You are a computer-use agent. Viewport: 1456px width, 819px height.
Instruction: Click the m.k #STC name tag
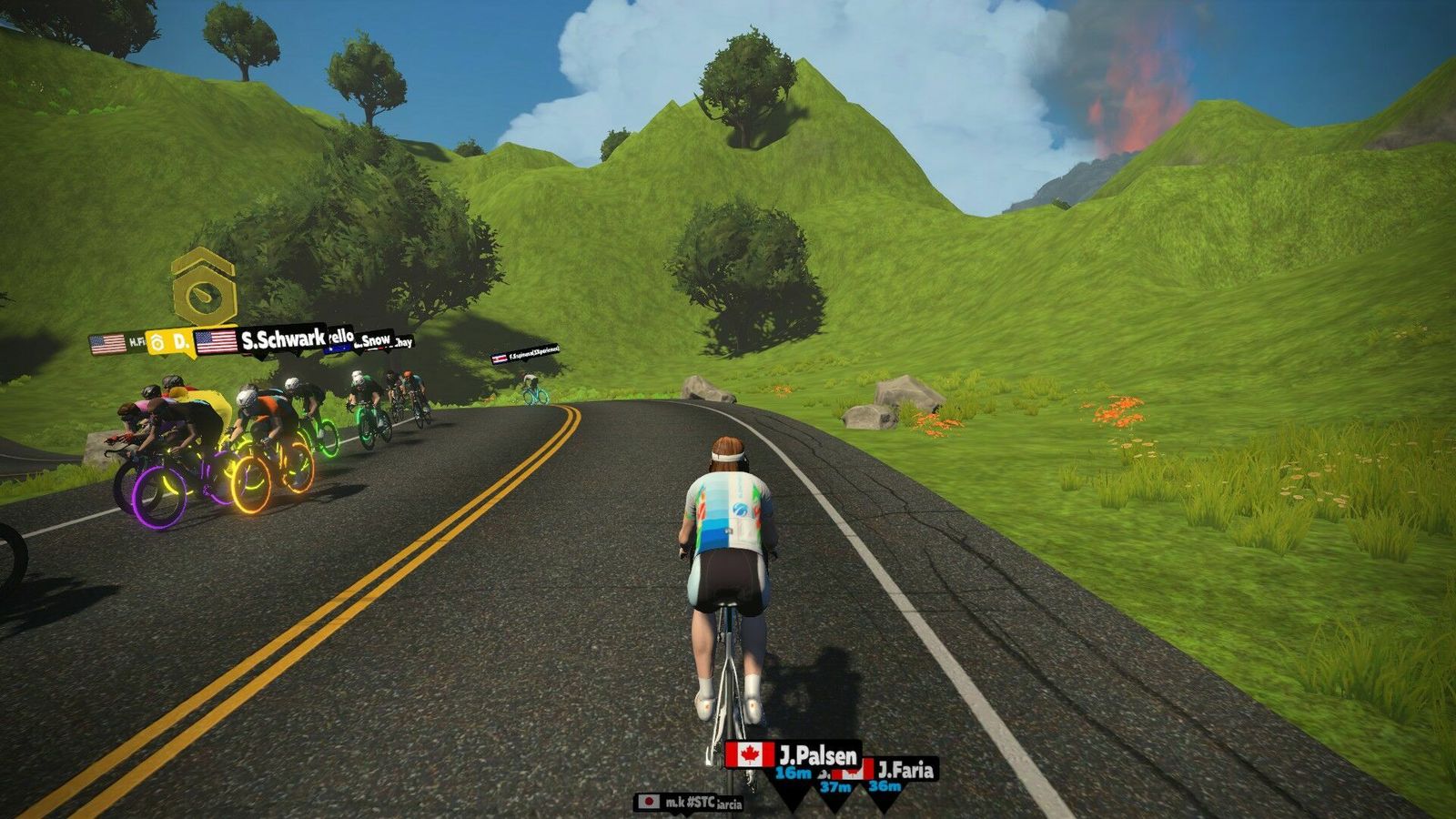[x=678, y=802]
